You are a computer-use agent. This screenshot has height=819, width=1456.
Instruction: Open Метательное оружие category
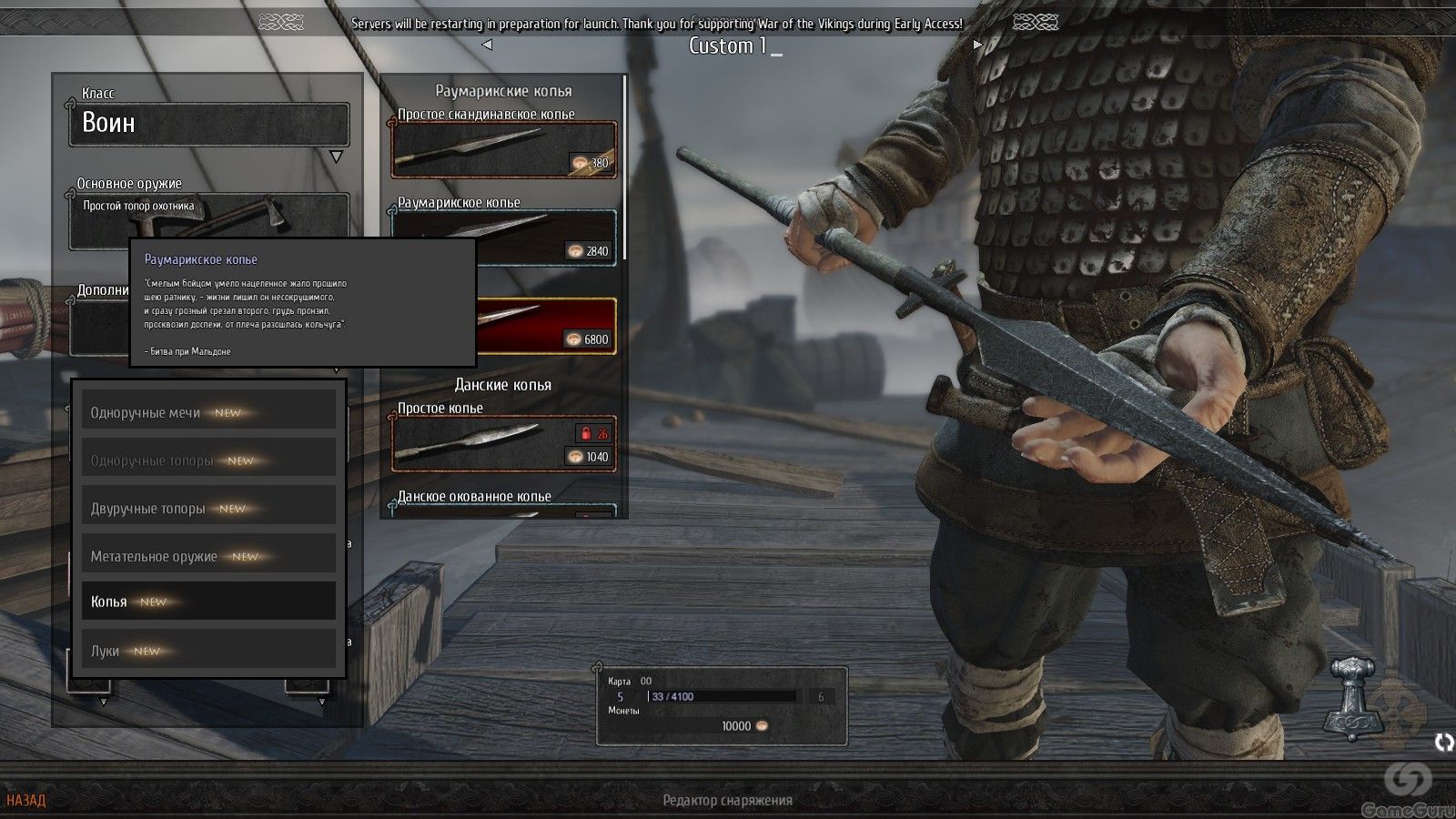click(208, 556)
